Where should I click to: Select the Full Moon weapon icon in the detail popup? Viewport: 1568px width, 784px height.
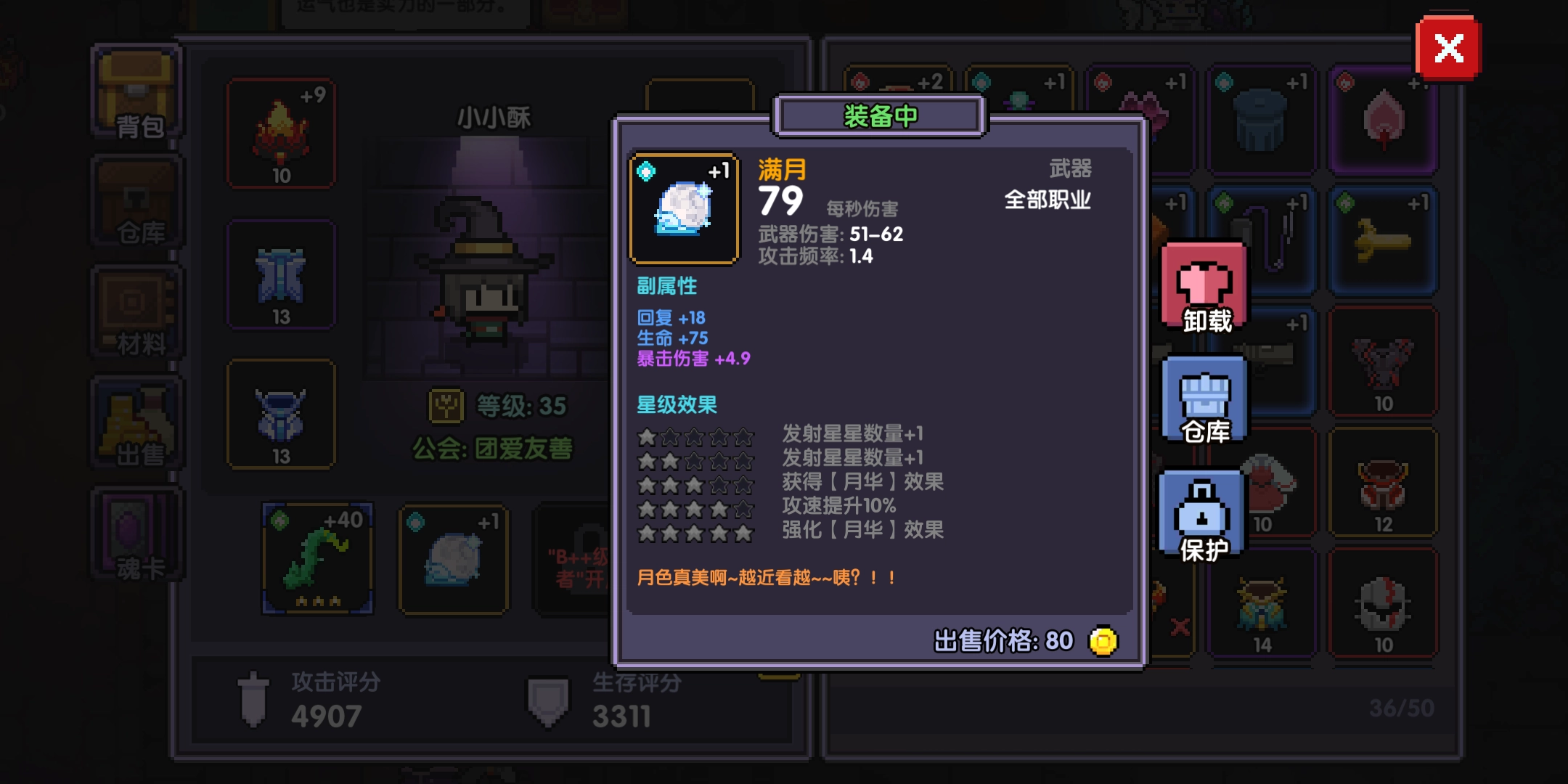click(x=683, y=208)
